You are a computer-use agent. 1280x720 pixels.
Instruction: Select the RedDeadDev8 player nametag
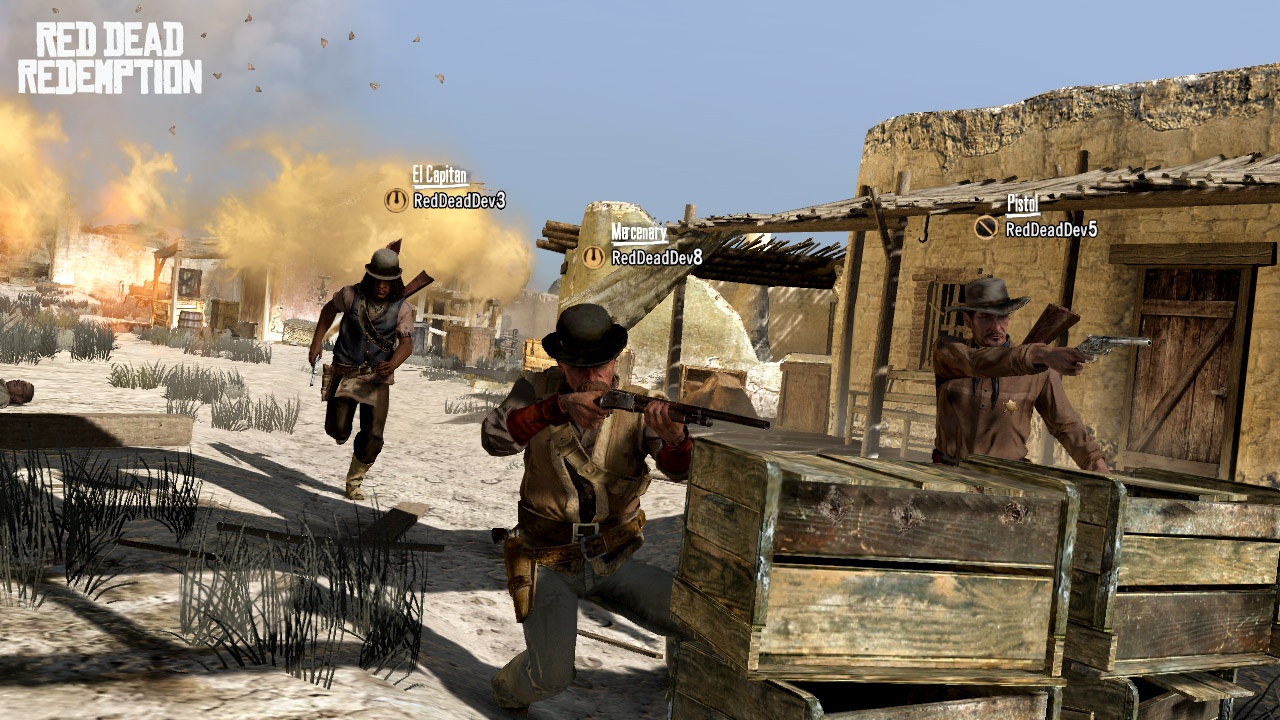pos(657,258)
